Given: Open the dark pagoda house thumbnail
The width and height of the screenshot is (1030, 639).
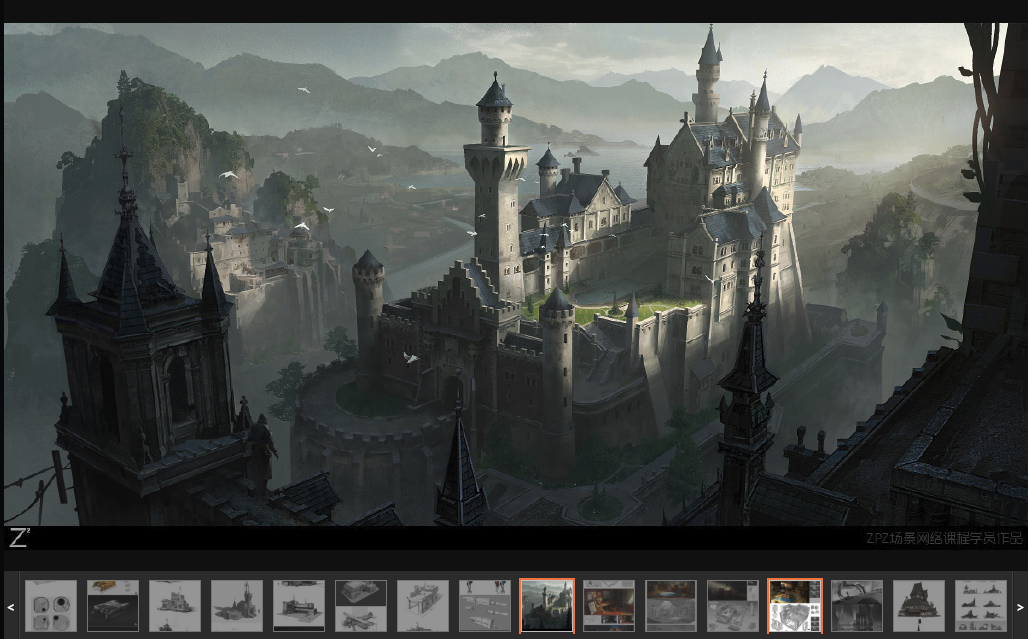Looking at the screenshot, I should (x=919, y=606).
